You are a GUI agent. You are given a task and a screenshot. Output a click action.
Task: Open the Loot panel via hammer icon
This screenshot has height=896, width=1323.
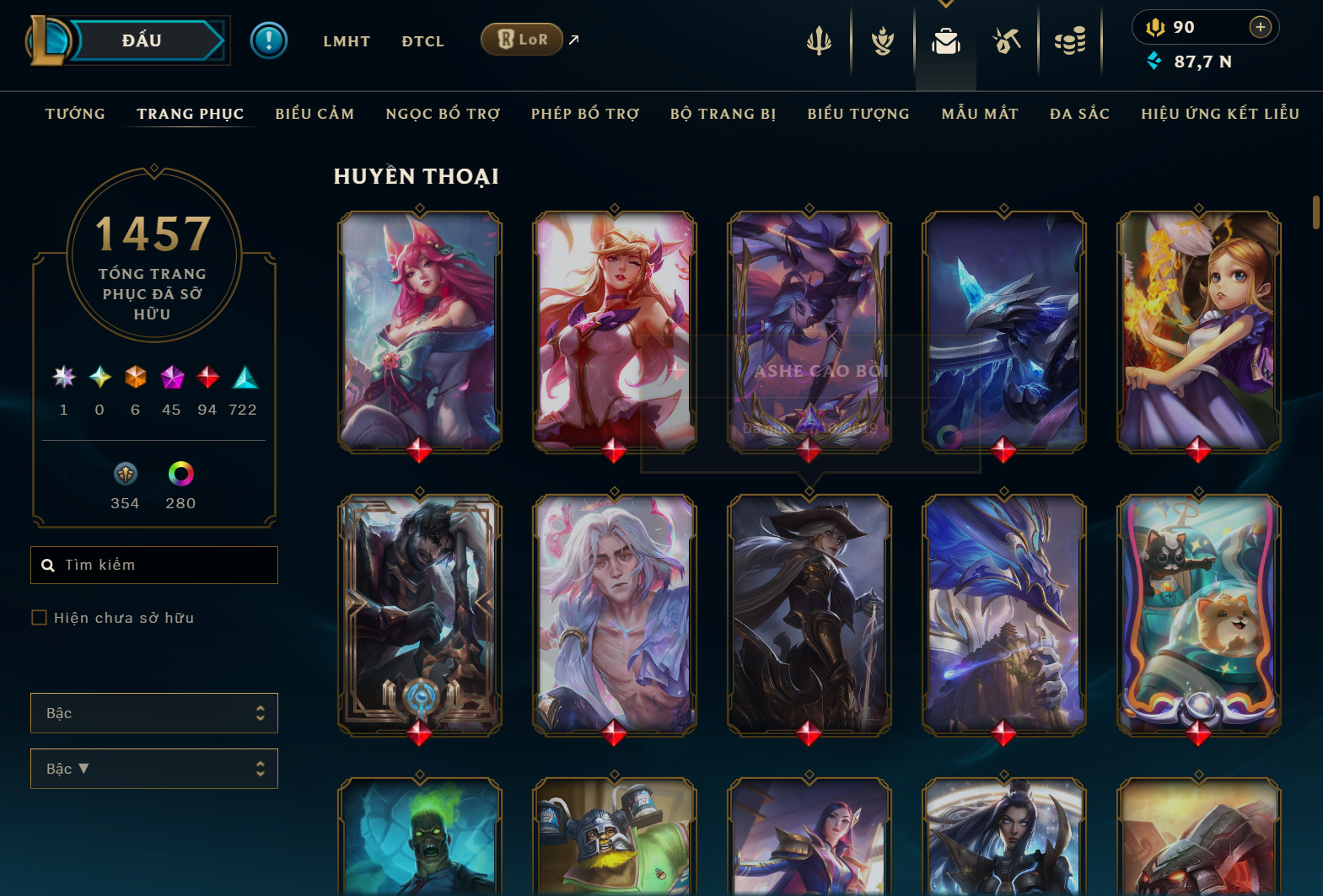1008,40
